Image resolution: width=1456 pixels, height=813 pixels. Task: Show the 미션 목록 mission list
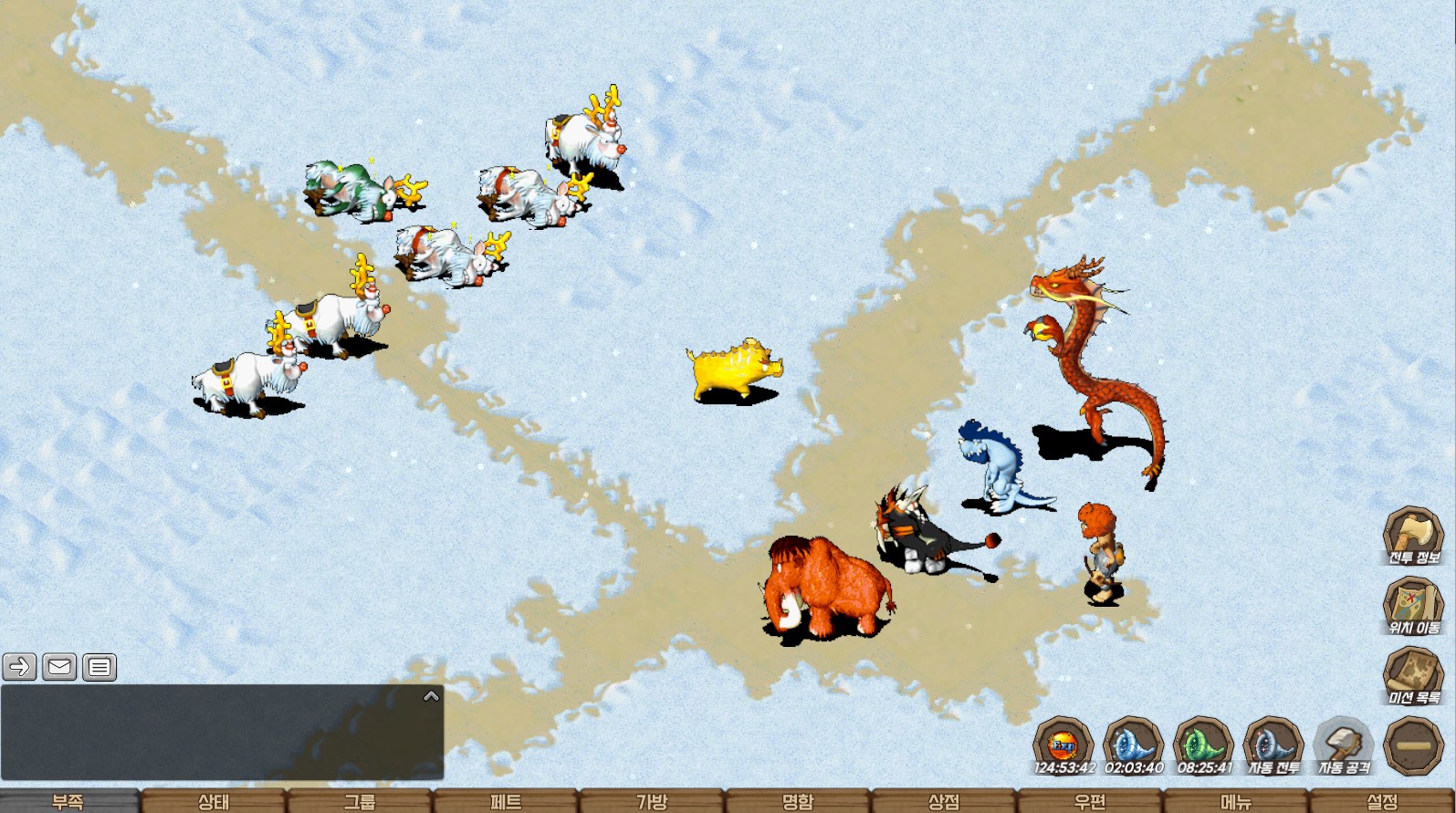click(1412, 676)
